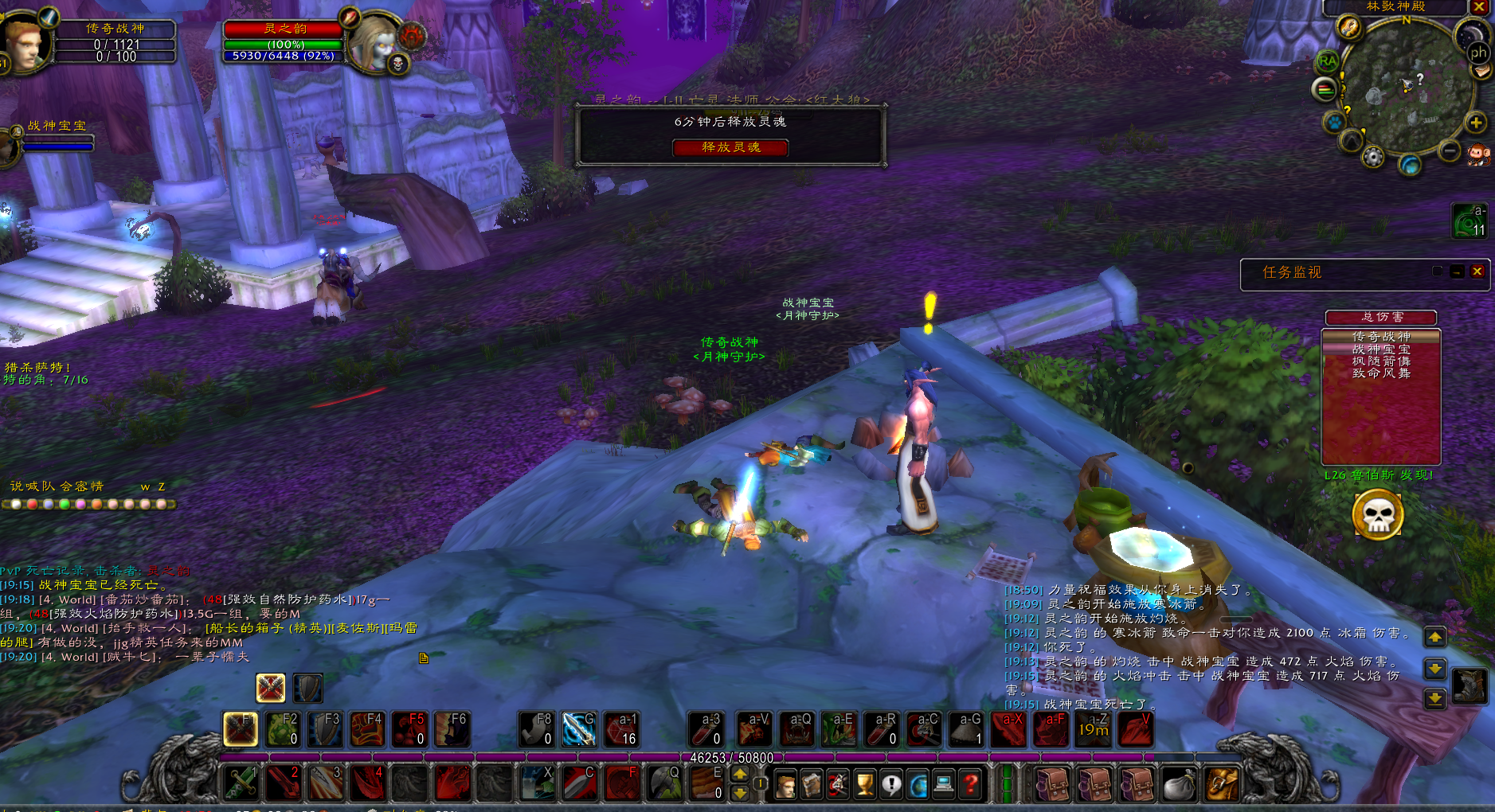Image resolution: width=1495 pixels, height=812 pixels.
Task: Open the gold trophy micro menu button
Action: click(864, 785)
